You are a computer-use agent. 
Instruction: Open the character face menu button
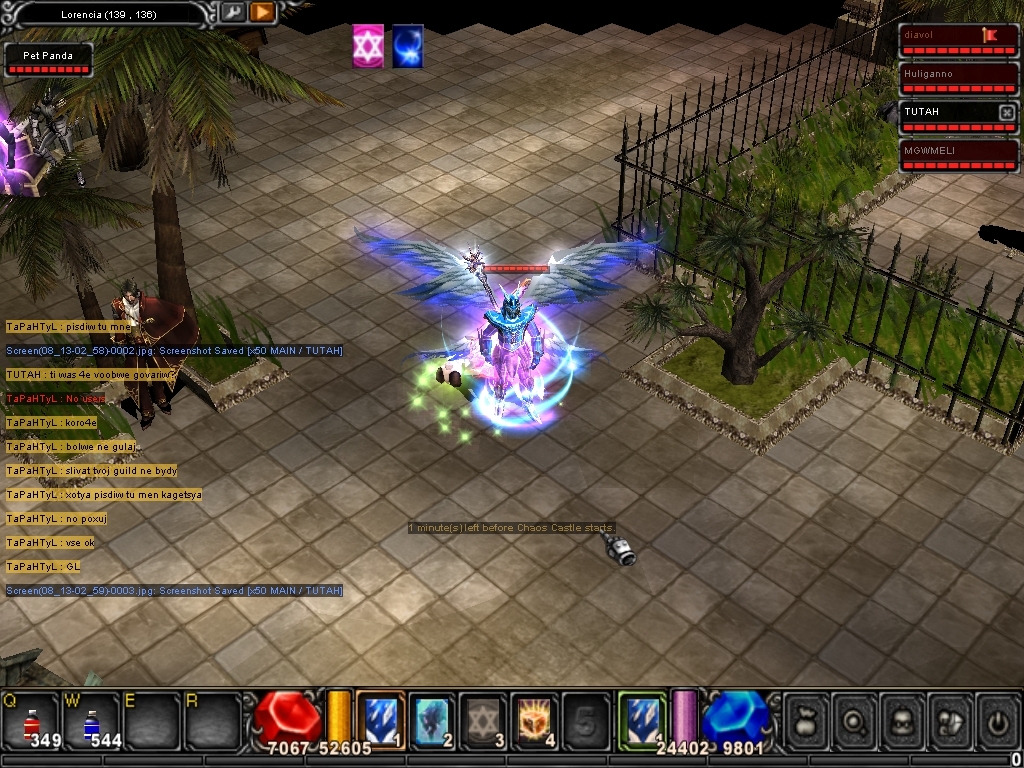pos(904,719)
